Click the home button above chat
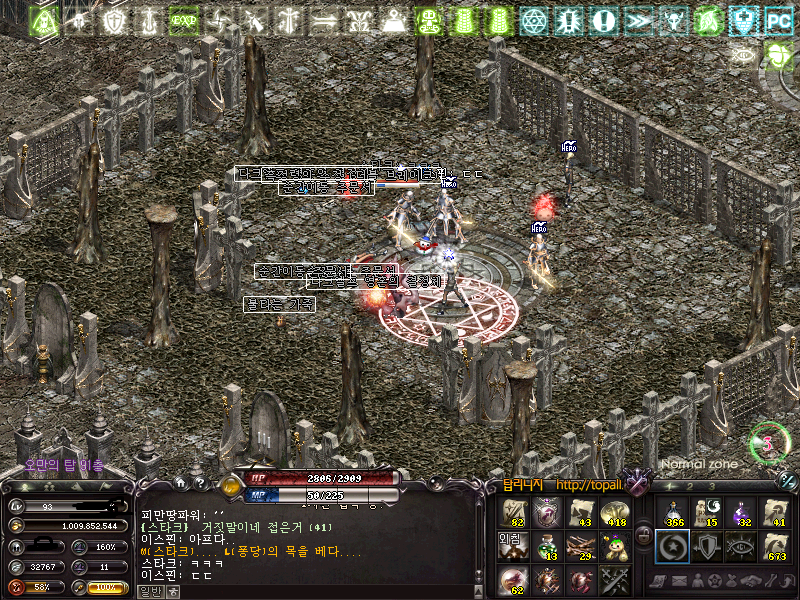The height and width of the screenshot is (600, 800). point(179,483)
